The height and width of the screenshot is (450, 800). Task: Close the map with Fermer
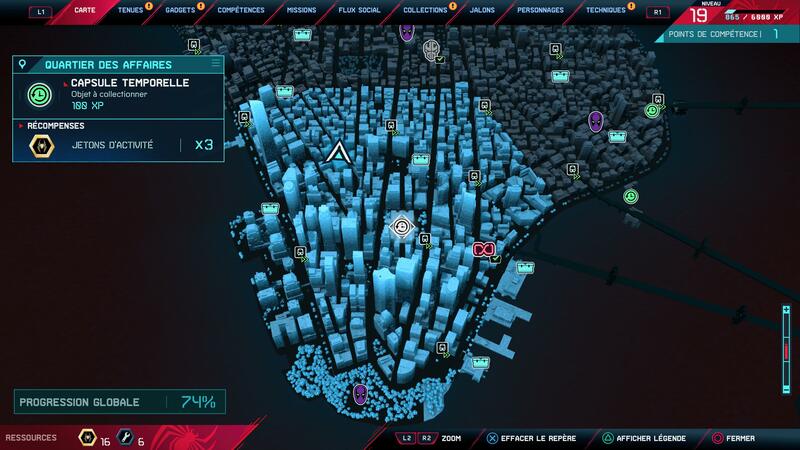click(x=740, y=438)
